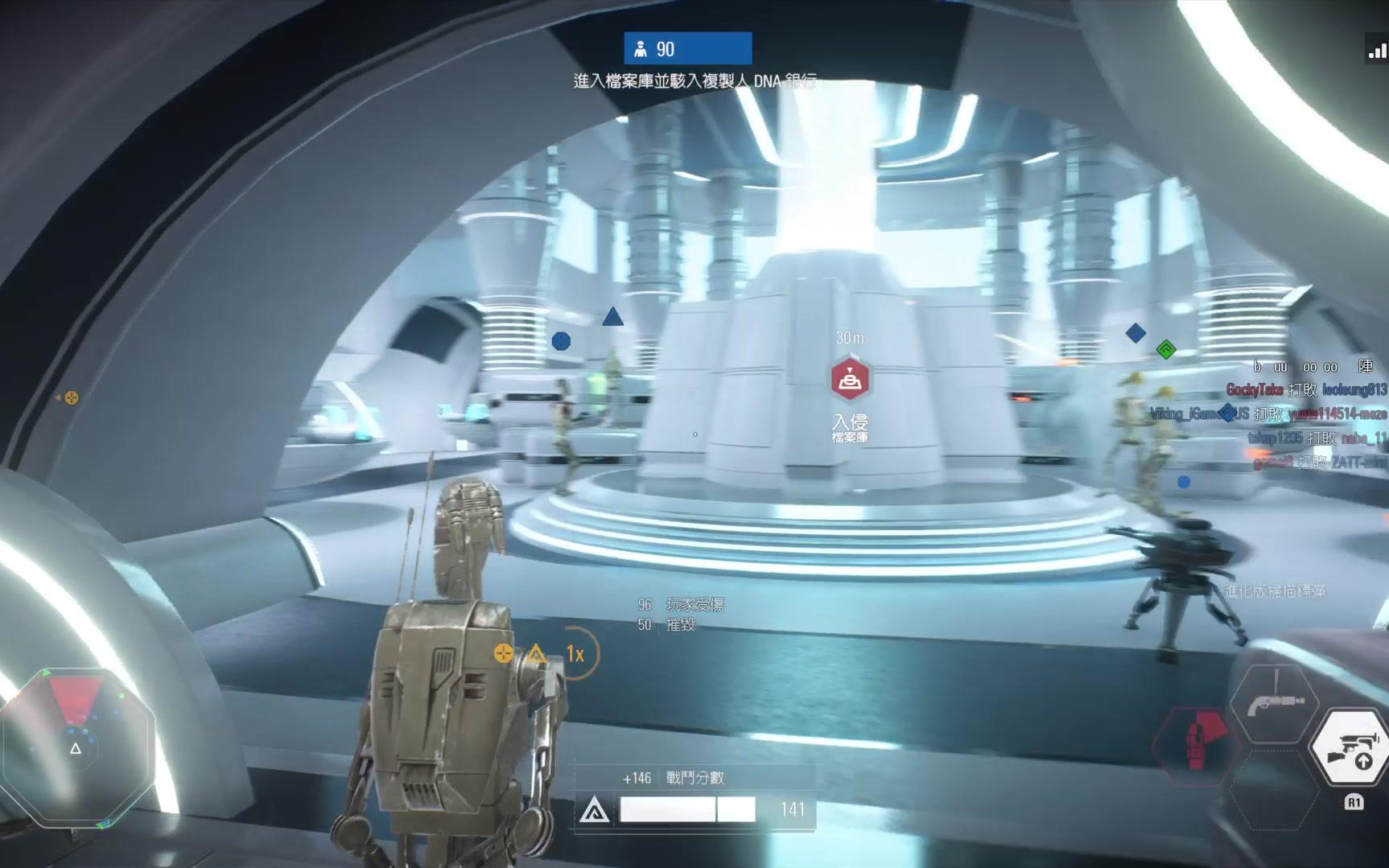Screen dimensions: 1389x868
Task: Click the blue reinforcement counter panel
Action: point(687,48)
